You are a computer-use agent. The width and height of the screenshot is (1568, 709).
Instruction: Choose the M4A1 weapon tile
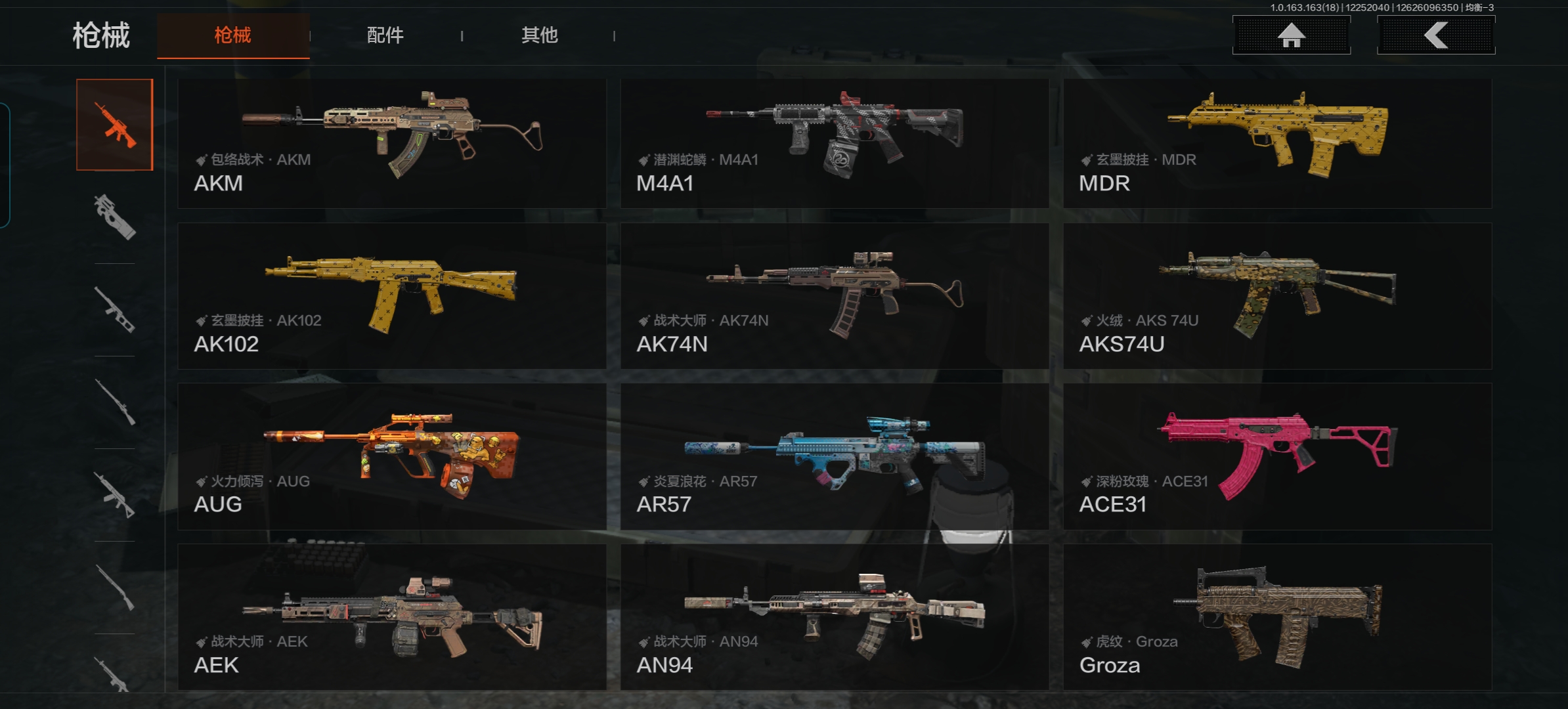coord(834,144)
